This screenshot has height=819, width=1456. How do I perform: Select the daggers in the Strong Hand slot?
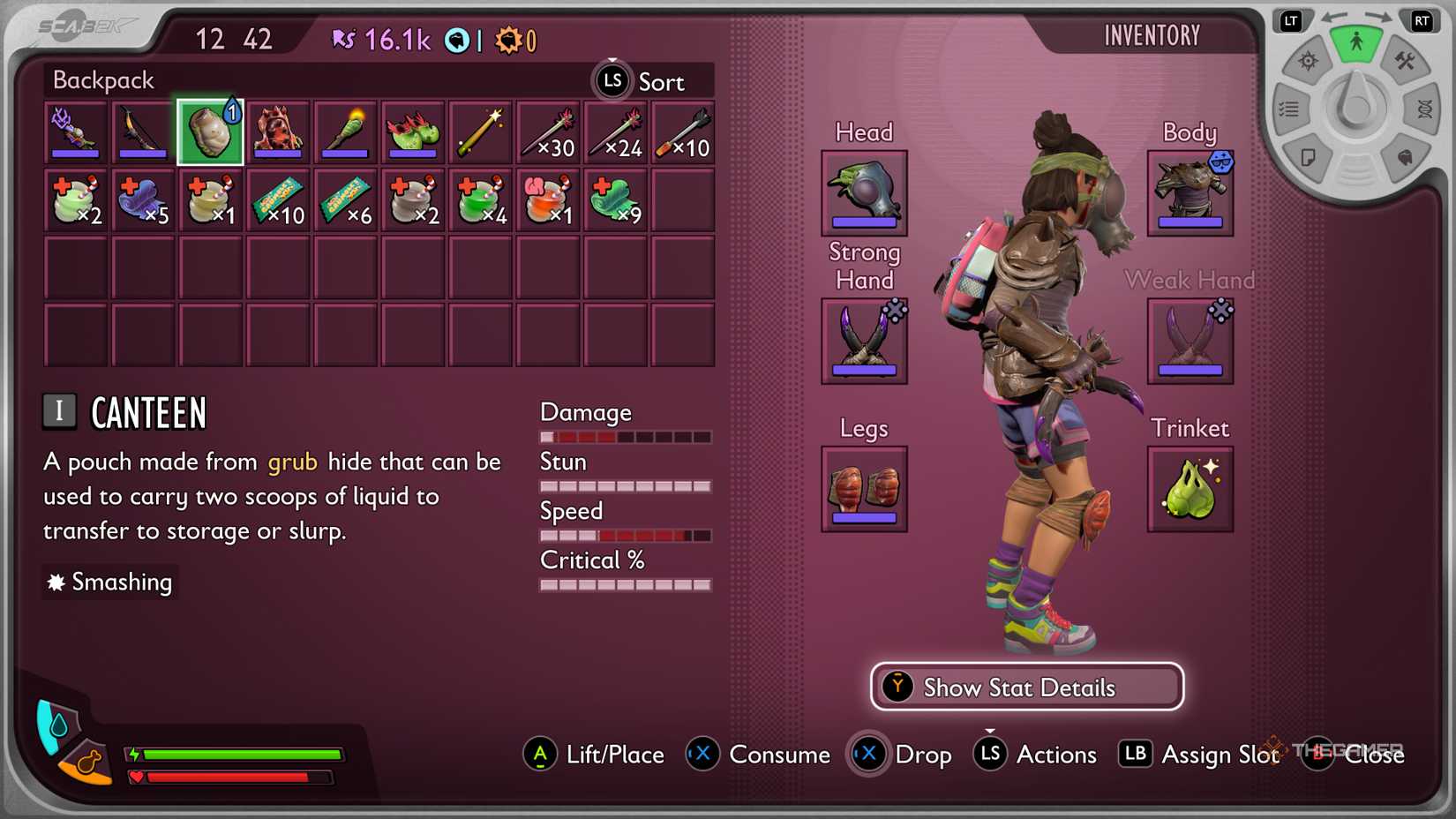coord(863,342)
